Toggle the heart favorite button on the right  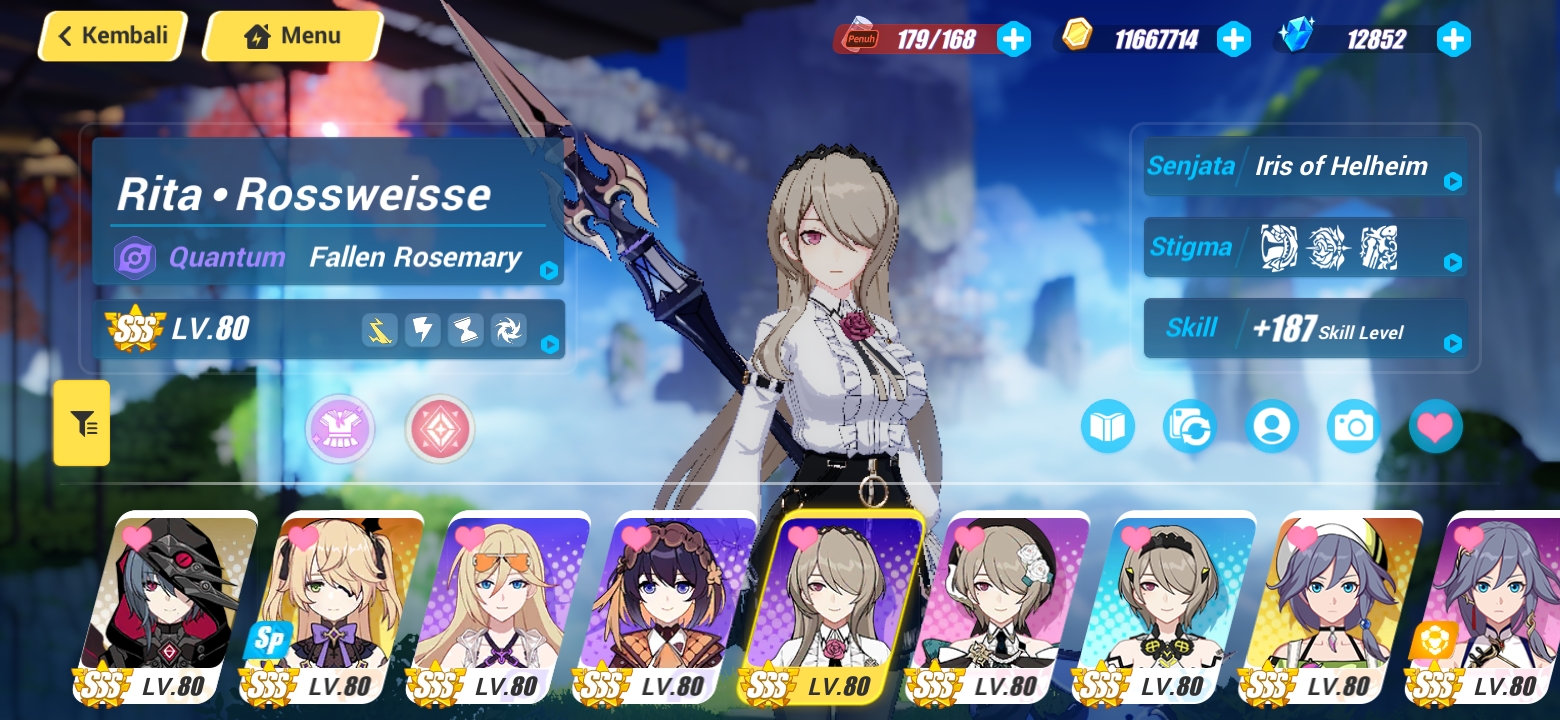point(1435,425)
